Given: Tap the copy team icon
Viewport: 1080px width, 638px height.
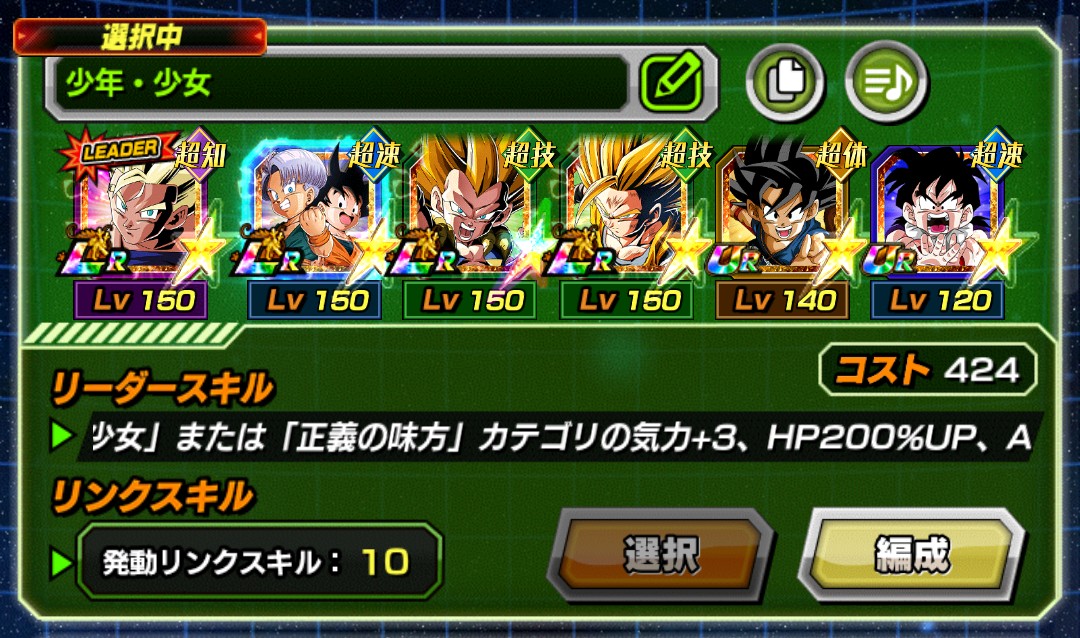Looking at the screenshot, I should (785, 82).
